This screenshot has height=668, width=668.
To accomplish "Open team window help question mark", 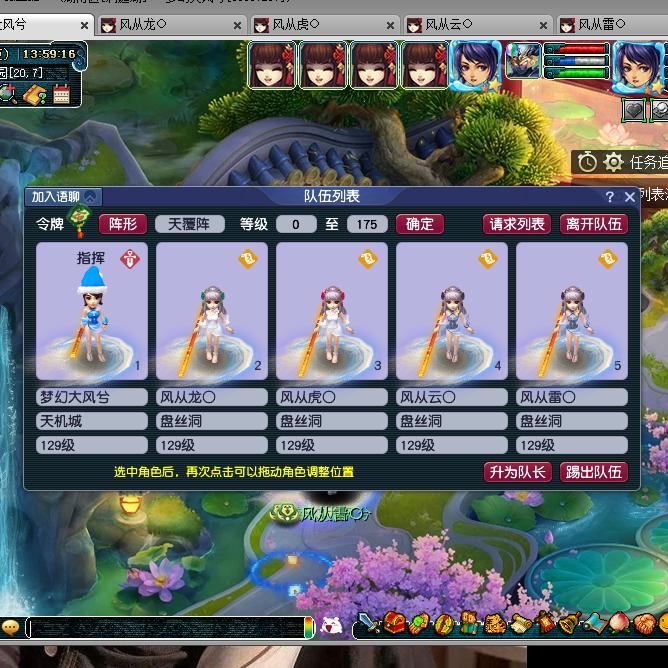I will [x=610, y=197].
